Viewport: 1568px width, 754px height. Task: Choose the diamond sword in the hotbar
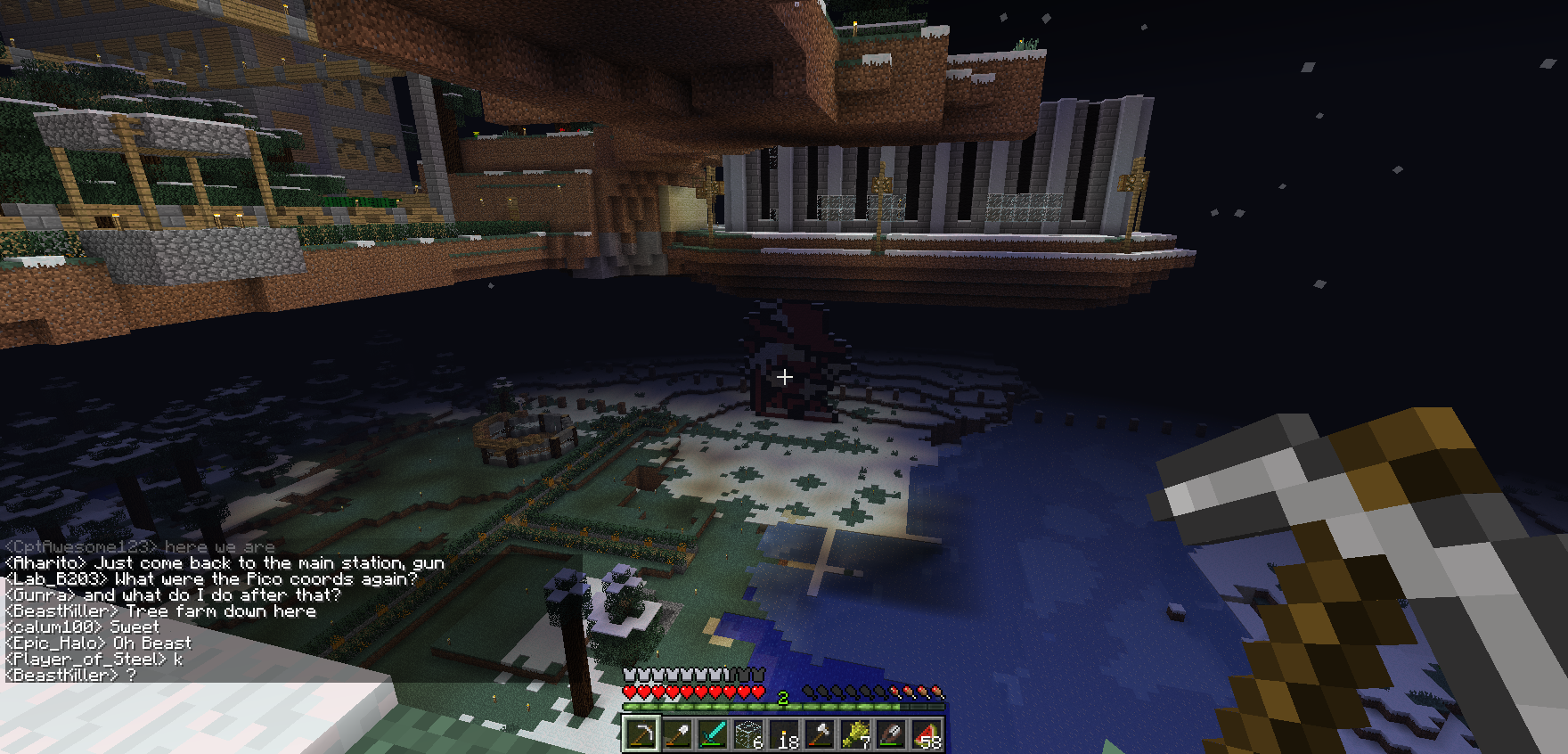click(713, 734)
